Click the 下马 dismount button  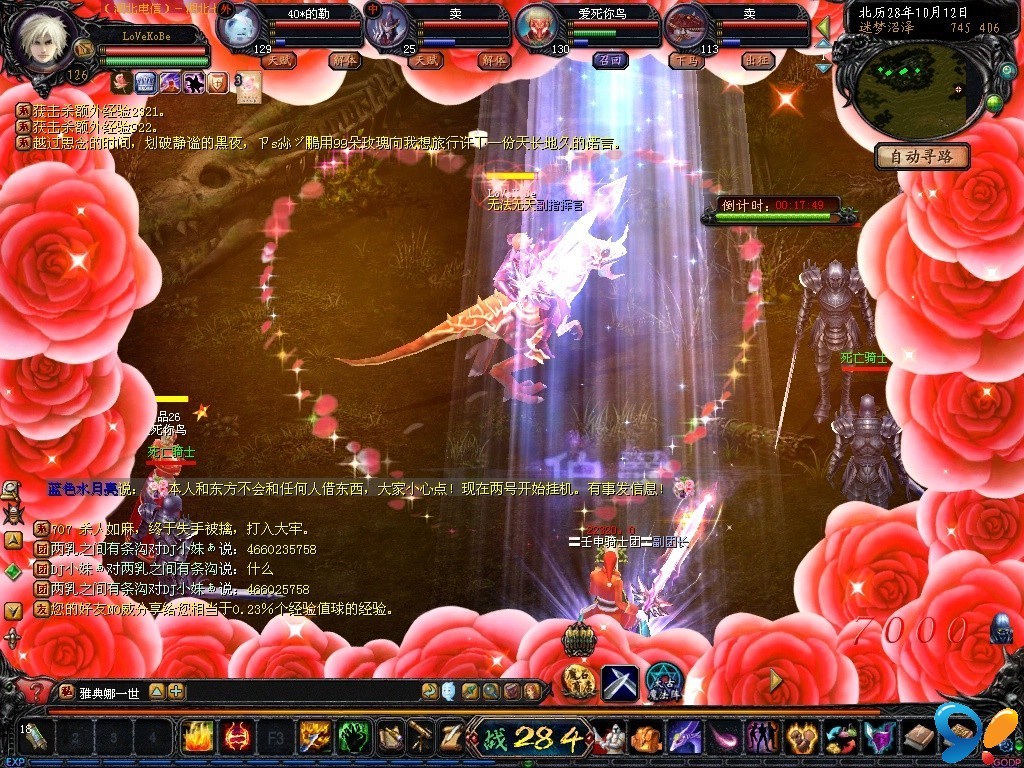(686, 61)
